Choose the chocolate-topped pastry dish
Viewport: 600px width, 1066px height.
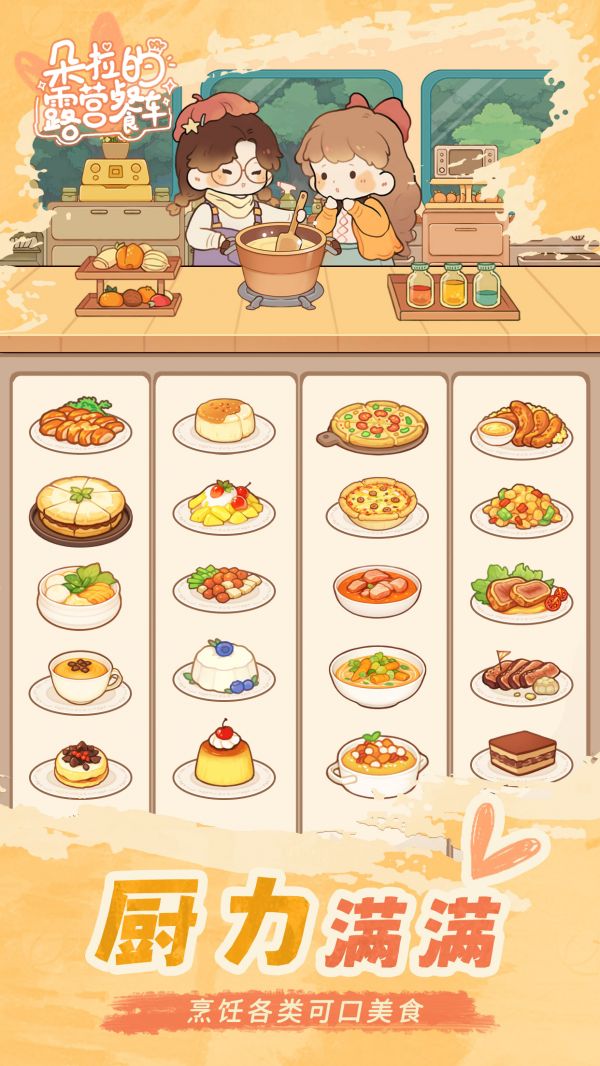(x=80, y=766)
